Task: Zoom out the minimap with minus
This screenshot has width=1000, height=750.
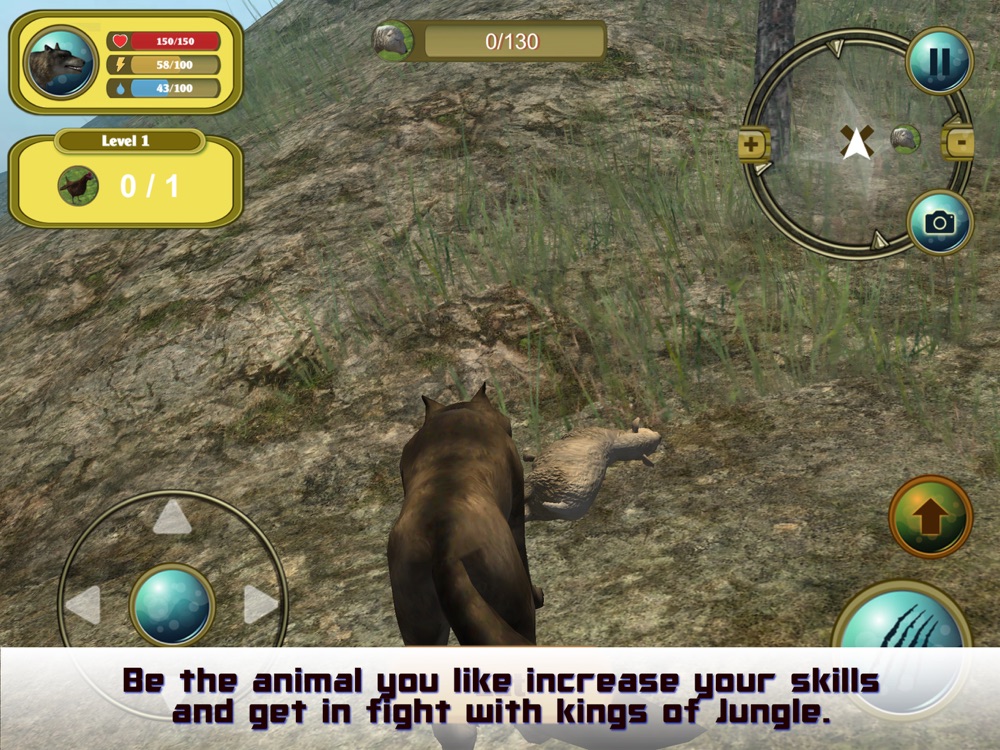Action: (x=959, y=144)
